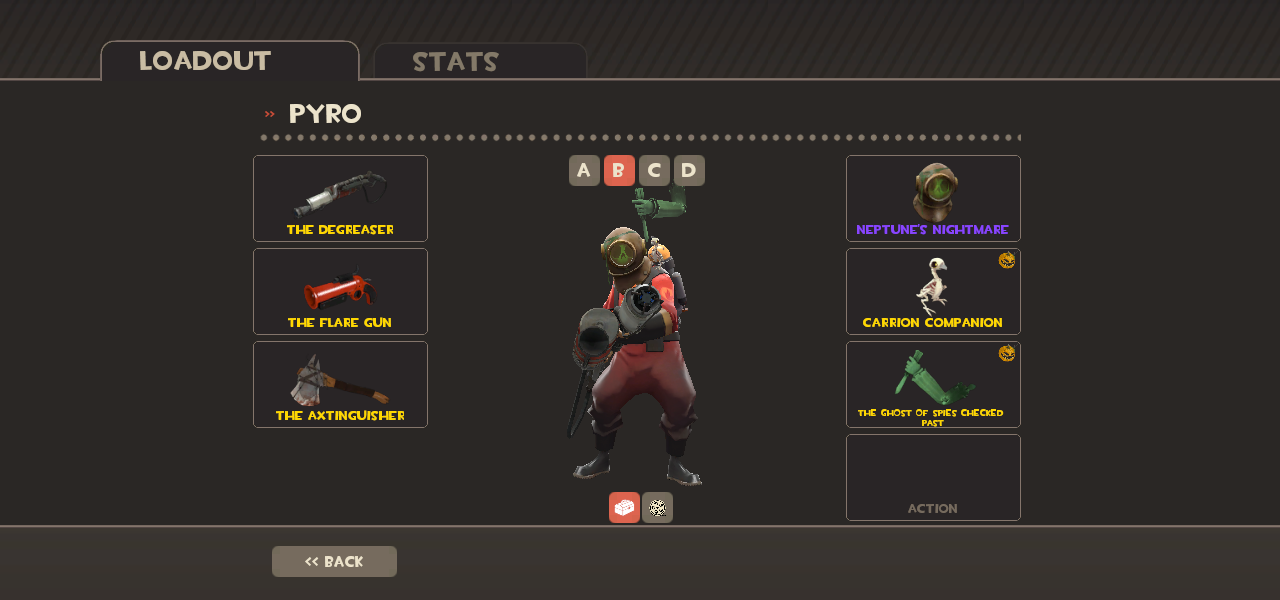The width and height of the screenshot is (1280, 600).
Task: Switch to the Loadout tab
Action: [229, 61]
